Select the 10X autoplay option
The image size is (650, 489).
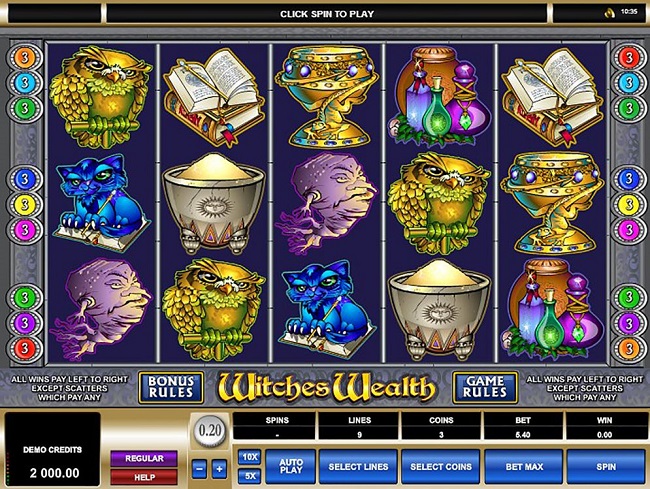[249, 456]
